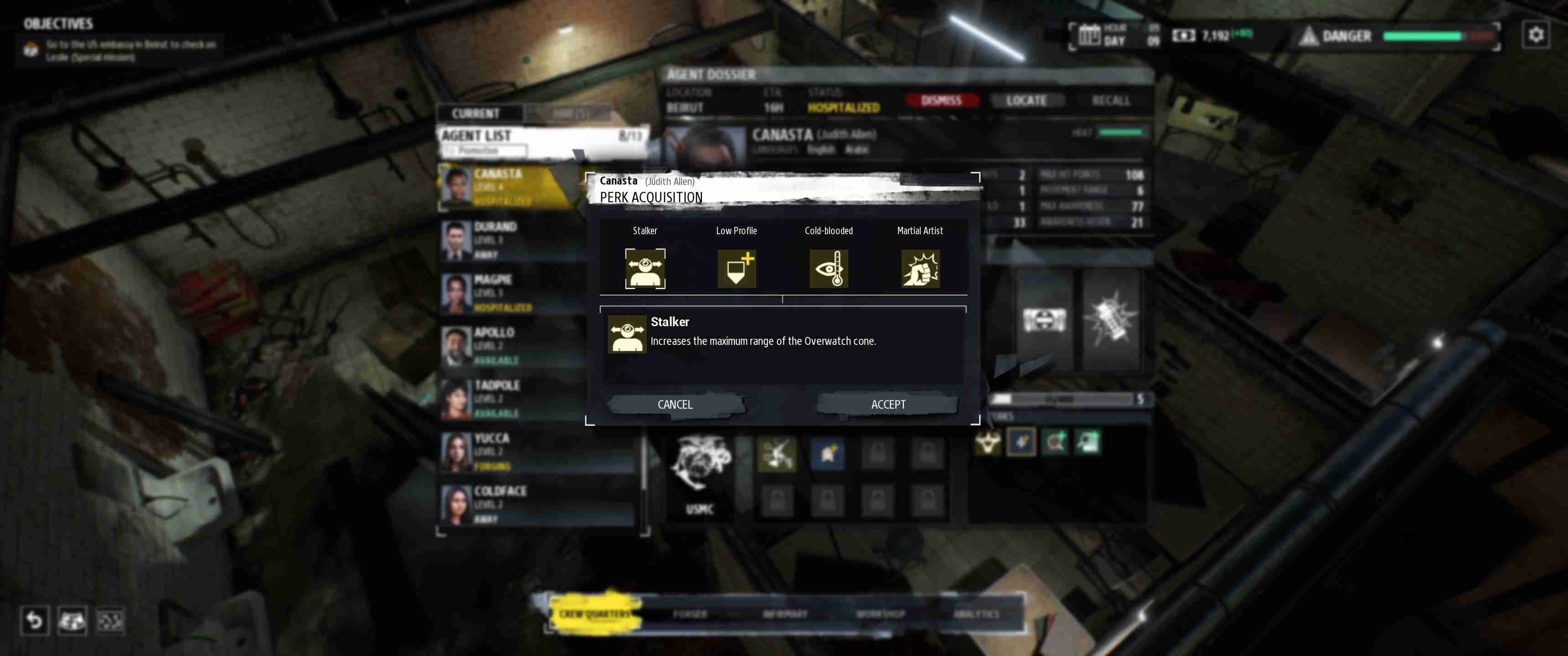Select agent Tadpole in the list
Image resolution: width=1568 pixels, height=656 pixels.
coord(511,398)
